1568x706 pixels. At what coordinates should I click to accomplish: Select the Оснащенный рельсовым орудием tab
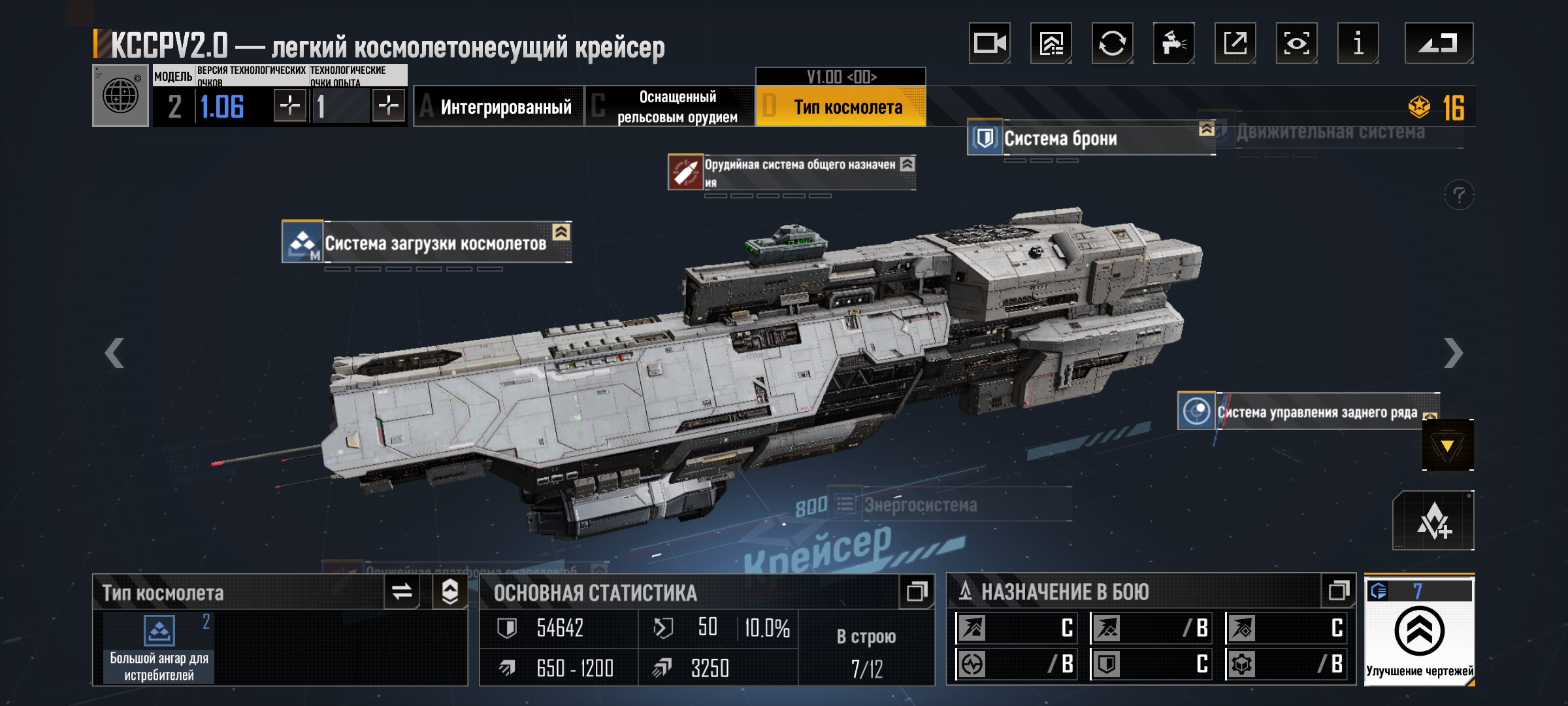(x=670, y=107)
